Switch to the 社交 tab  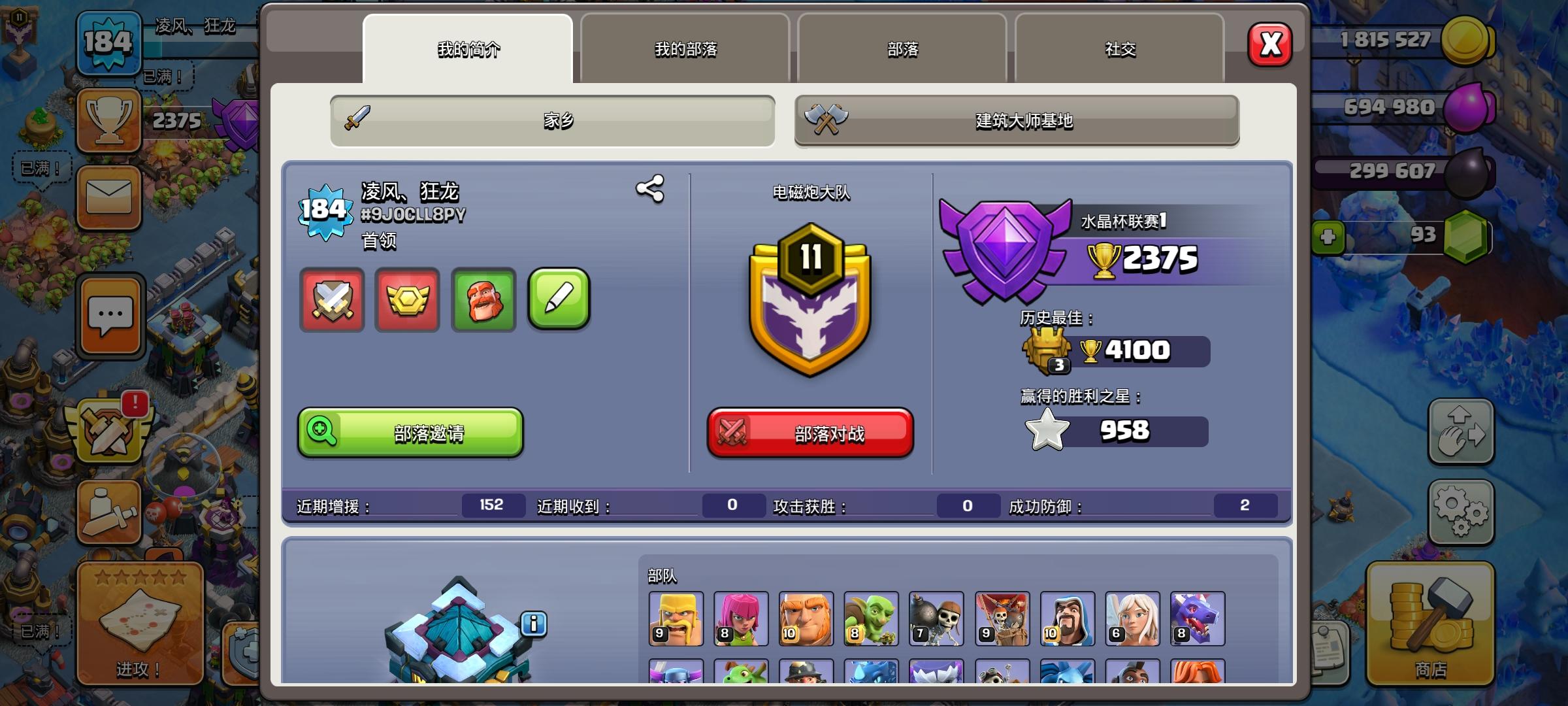(x=1119, y=49)
